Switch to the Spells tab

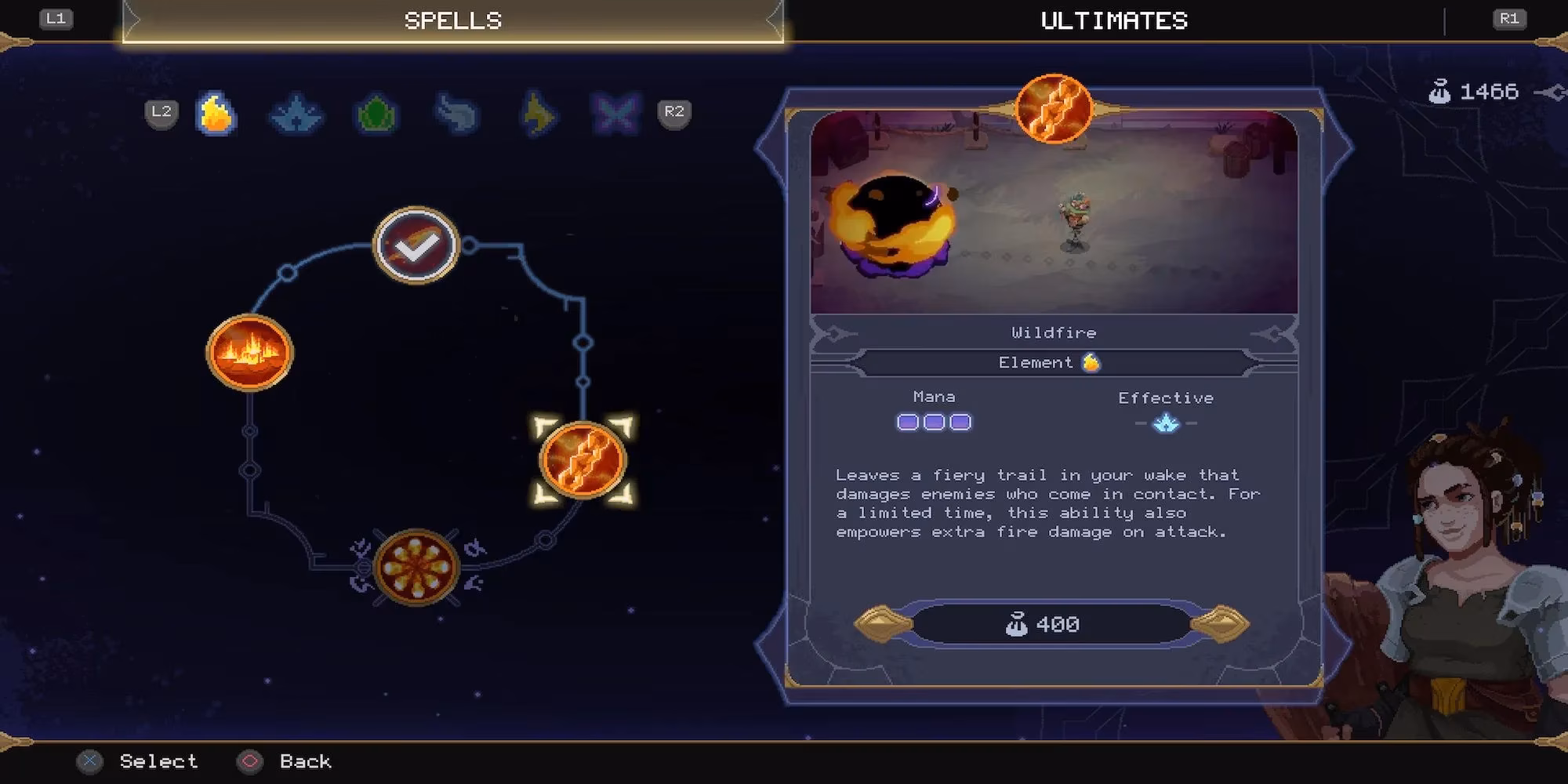(x=452, y=21)
